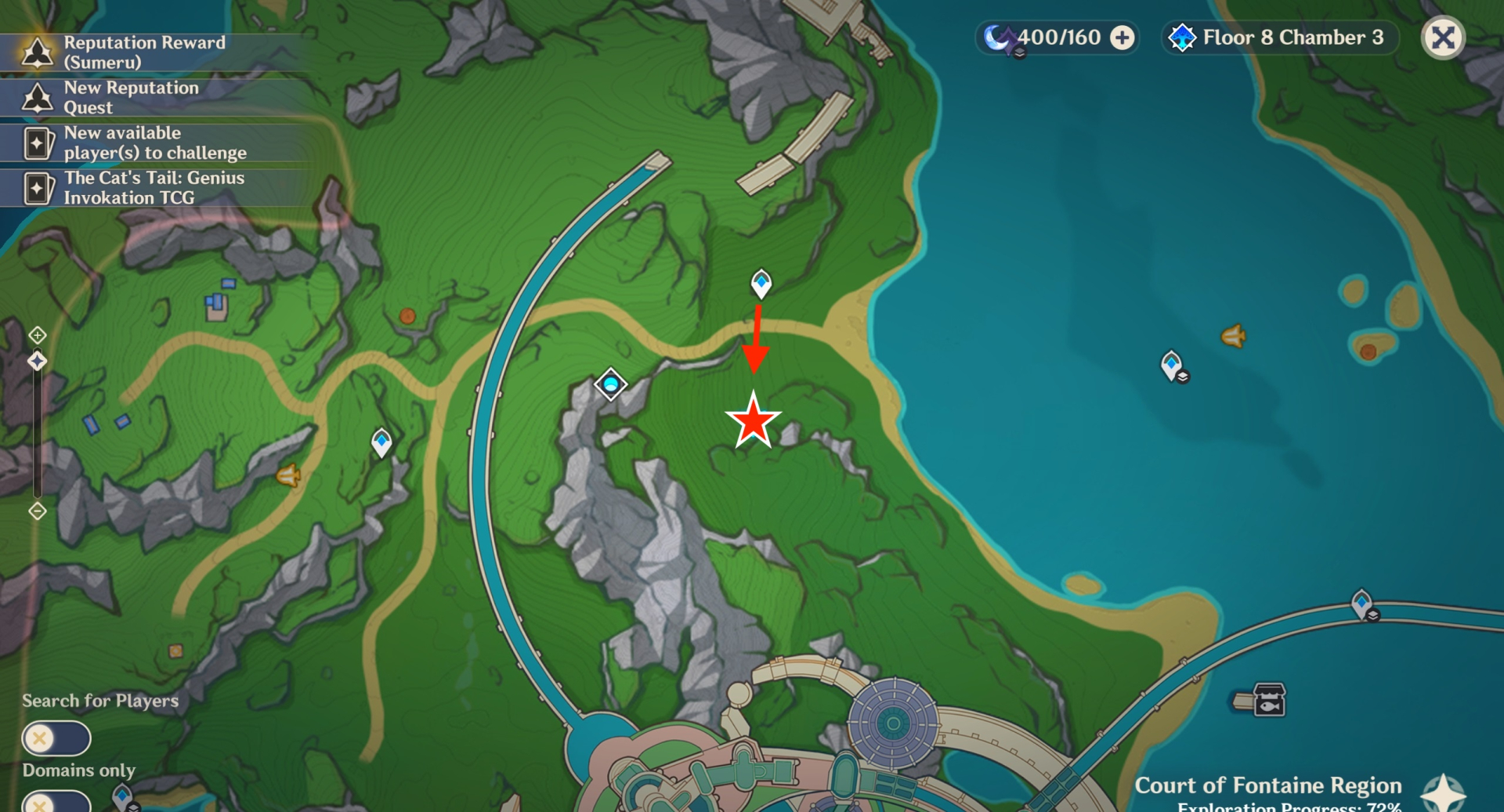The image size is (1504, 812).
Task: Close the map with the X button
Action: (1443, 38)
